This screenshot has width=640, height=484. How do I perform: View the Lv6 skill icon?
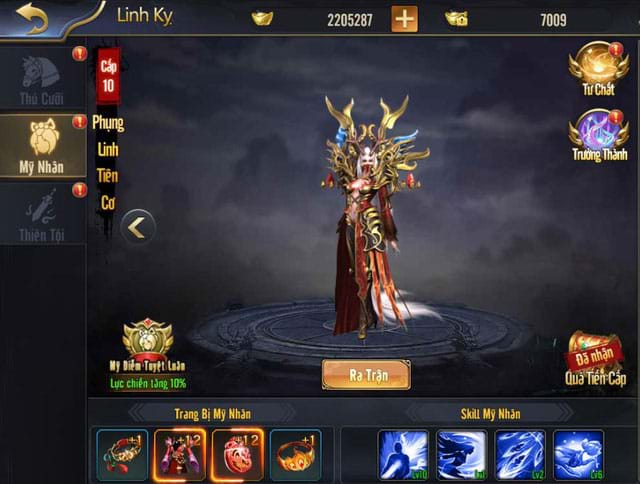coord(579,455)
